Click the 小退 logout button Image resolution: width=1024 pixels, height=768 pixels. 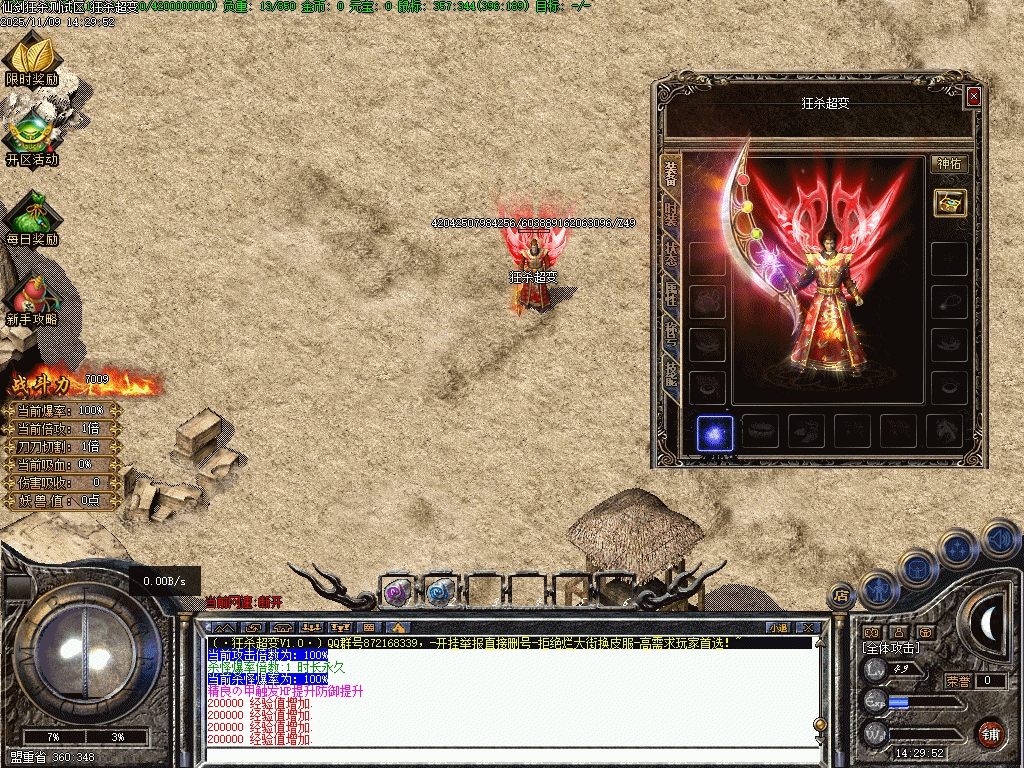tap(778, 627)
